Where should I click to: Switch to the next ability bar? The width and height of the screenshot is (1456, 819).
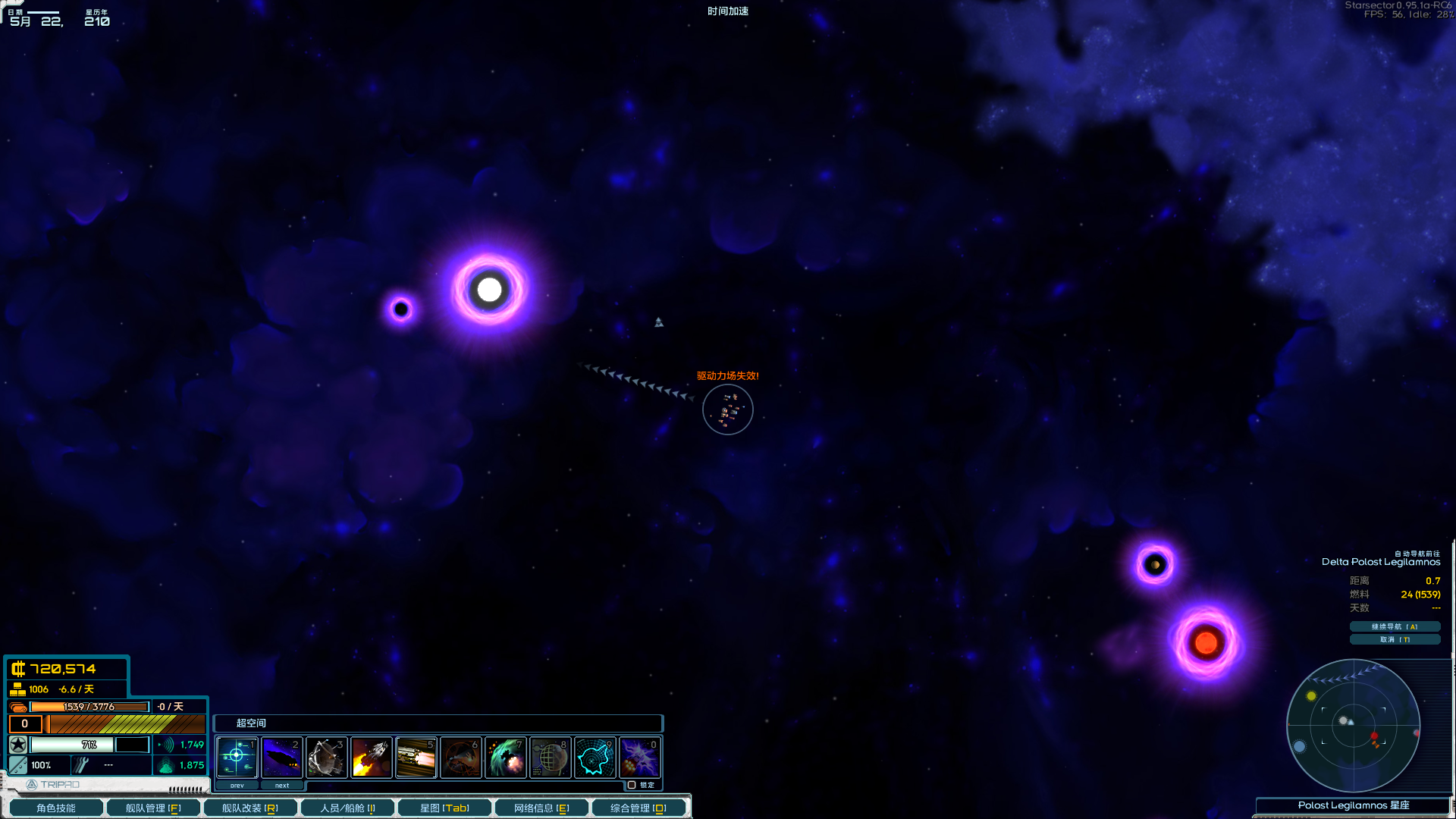282,786
